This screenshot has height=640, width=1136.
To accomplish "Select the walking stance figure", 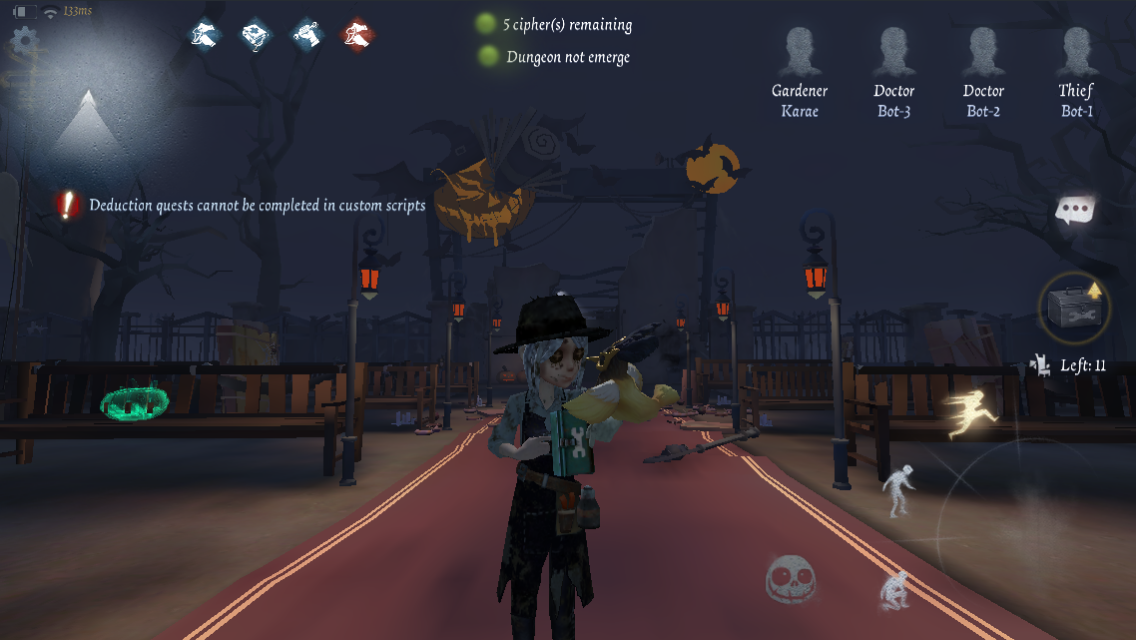I will [x=896, y=492].
